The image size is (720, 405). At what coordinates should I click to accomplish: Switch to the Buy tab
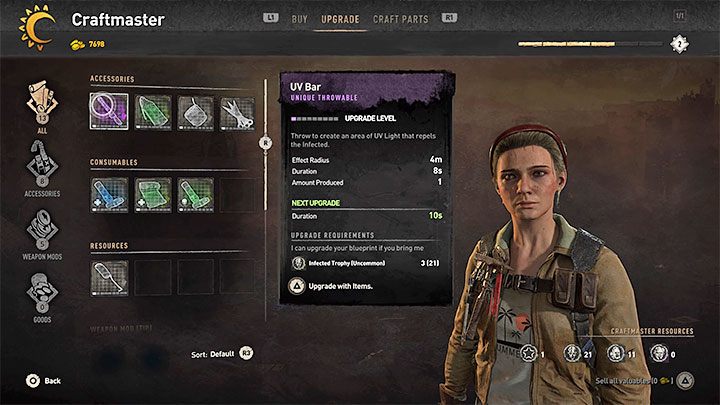(x=299, y=18)
